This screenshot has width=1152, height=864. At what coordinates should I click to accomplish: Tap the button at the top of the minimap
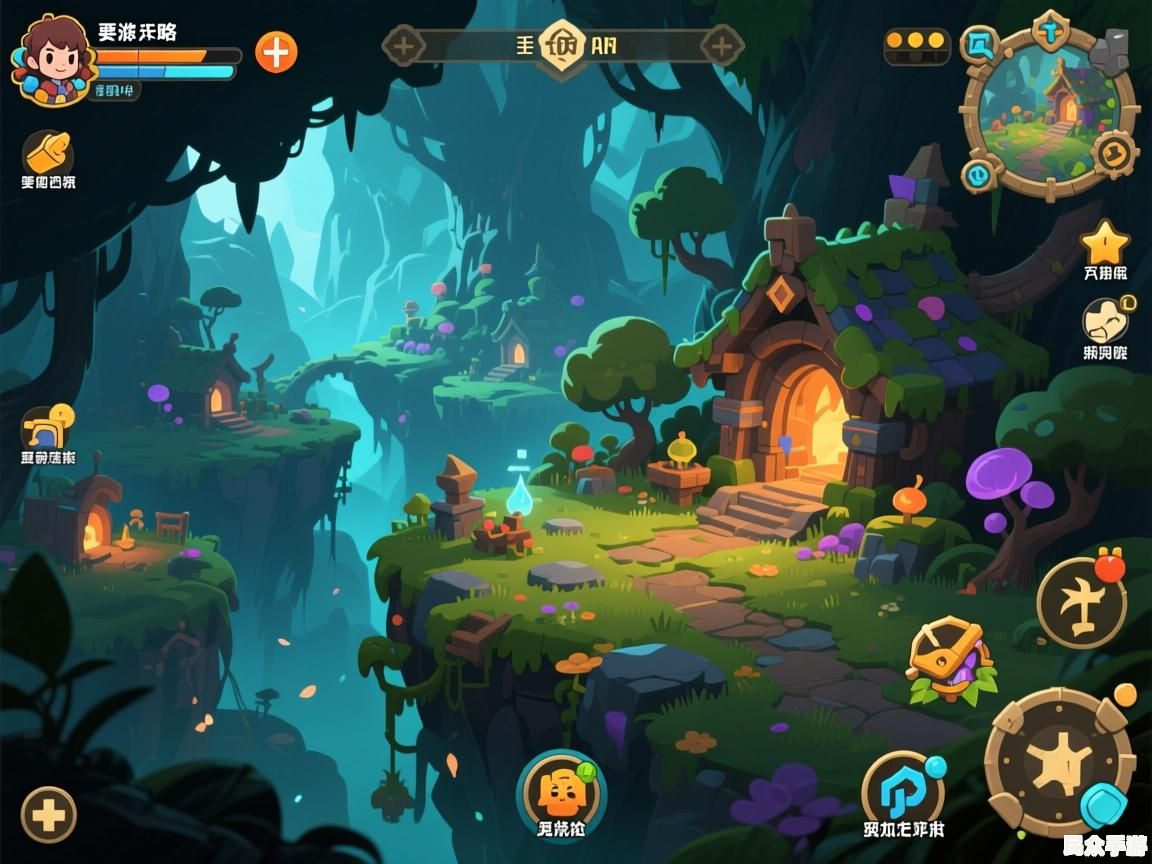click(x=1051, y=30)
